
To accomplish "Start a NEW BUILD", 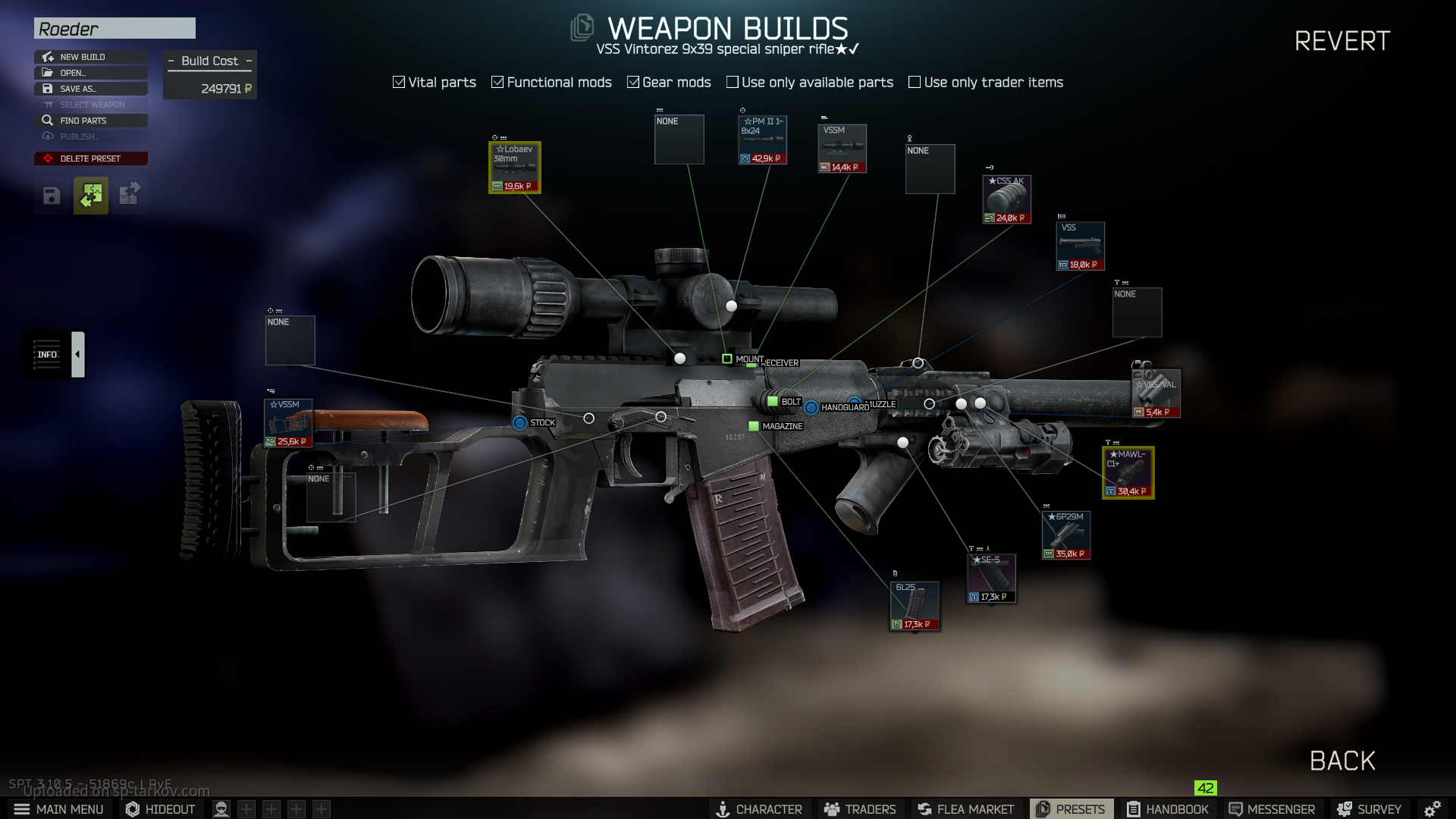I will (x=90, y=57).
